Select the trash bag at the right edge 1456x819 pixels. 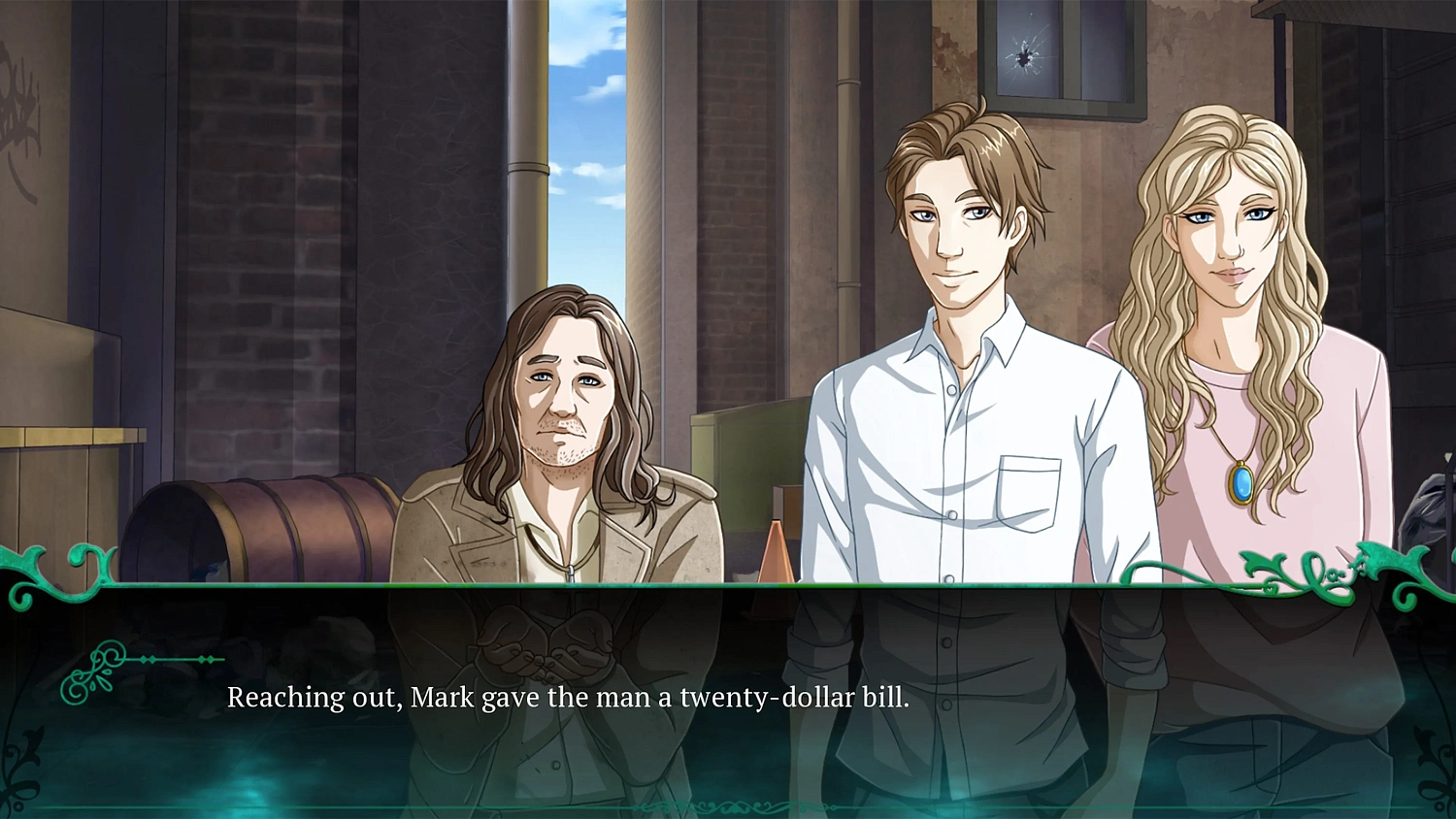point(1425,505)
